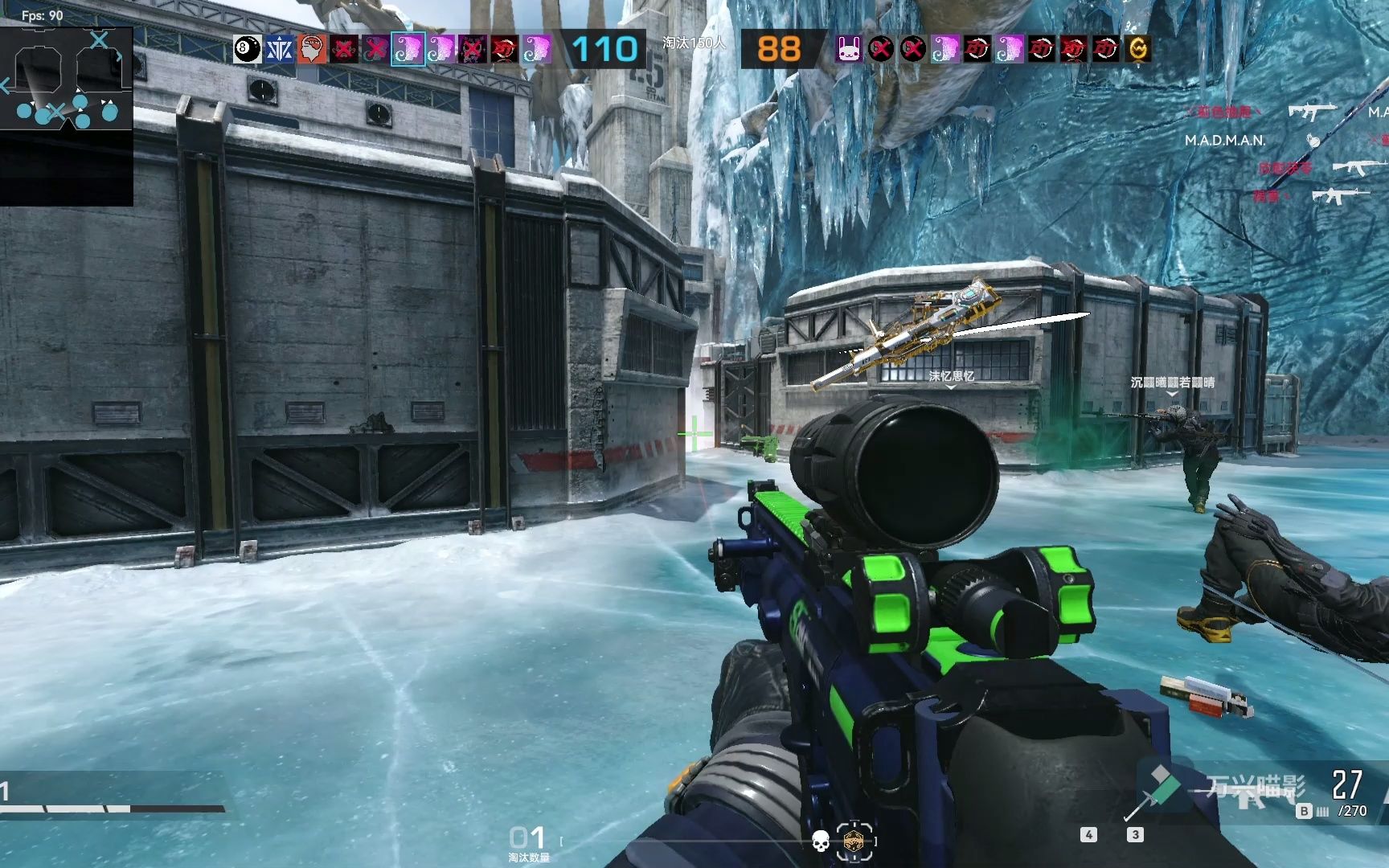Select the highlighted pink-haired player avatar
The height and width of the screenshot is (868, 1389).
point(408,49)
